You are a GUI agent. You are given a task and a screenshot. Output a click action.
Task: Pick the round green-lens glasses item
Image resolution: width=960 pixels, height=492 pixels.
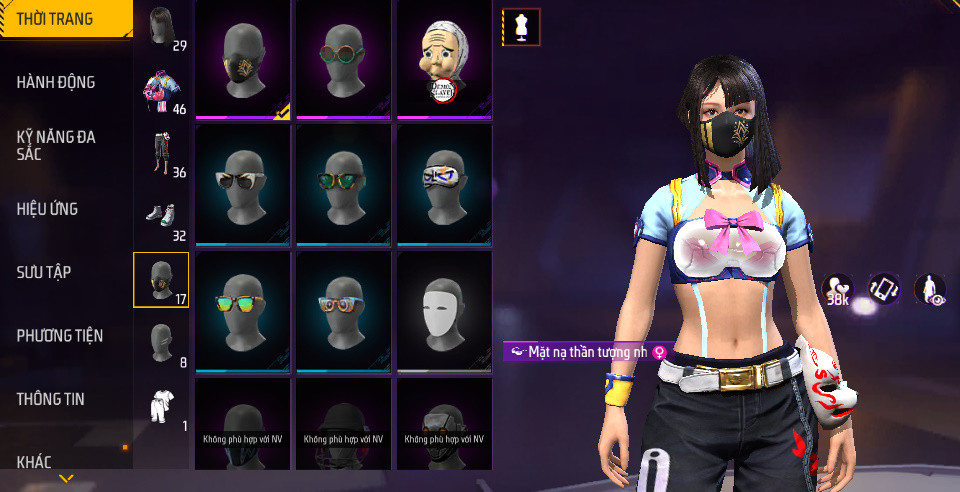[343, 60]
